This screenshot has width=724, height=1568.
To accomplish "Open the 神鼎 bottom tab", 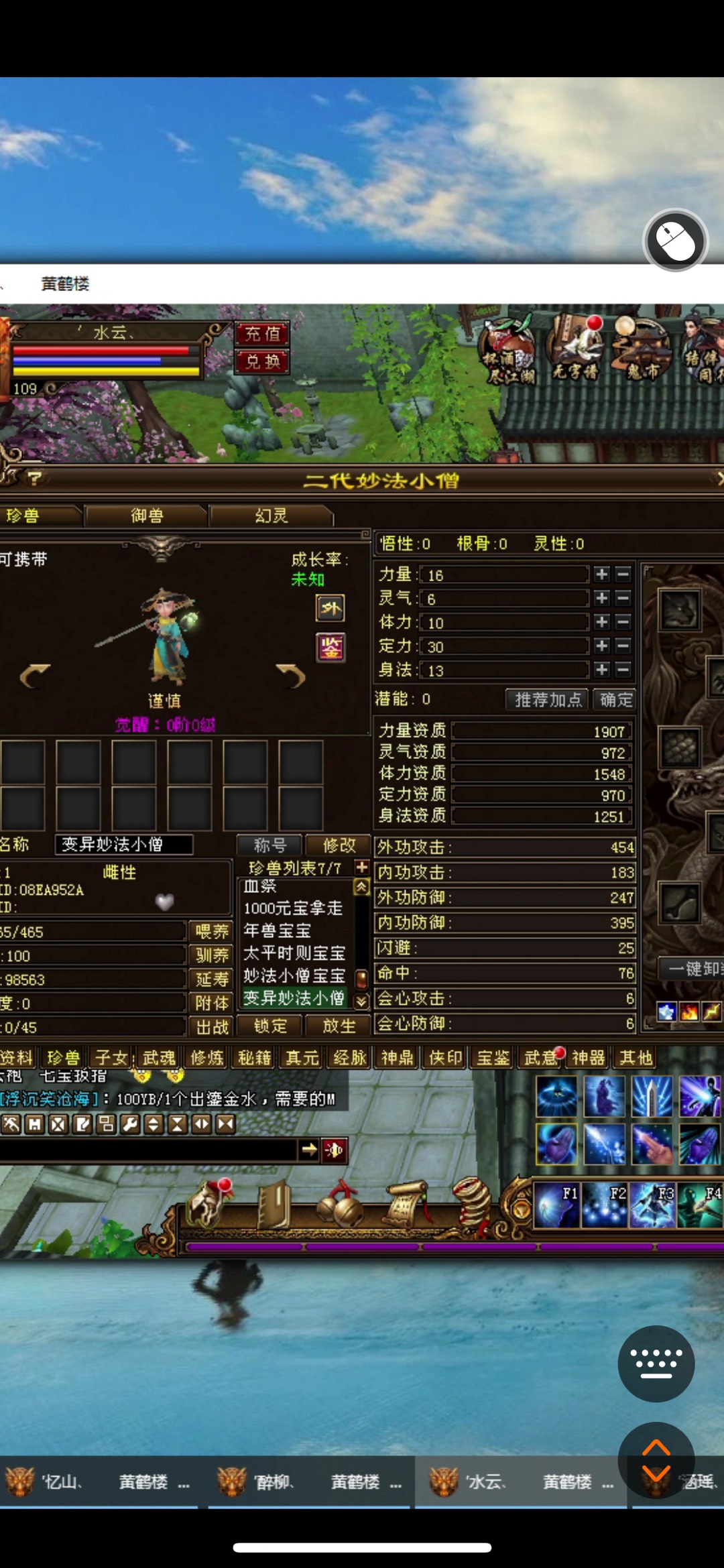I will coord(398,1058).
